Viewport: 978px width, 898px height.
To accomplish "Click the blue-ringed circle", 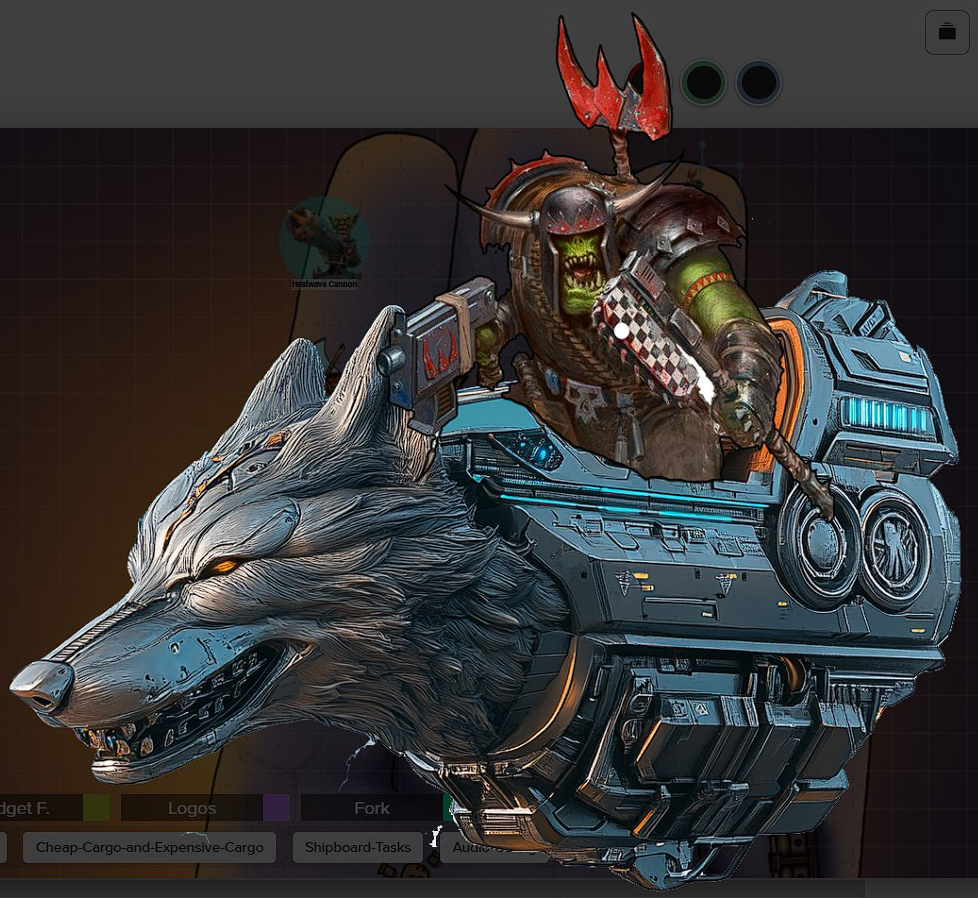I will pos(758,83).
